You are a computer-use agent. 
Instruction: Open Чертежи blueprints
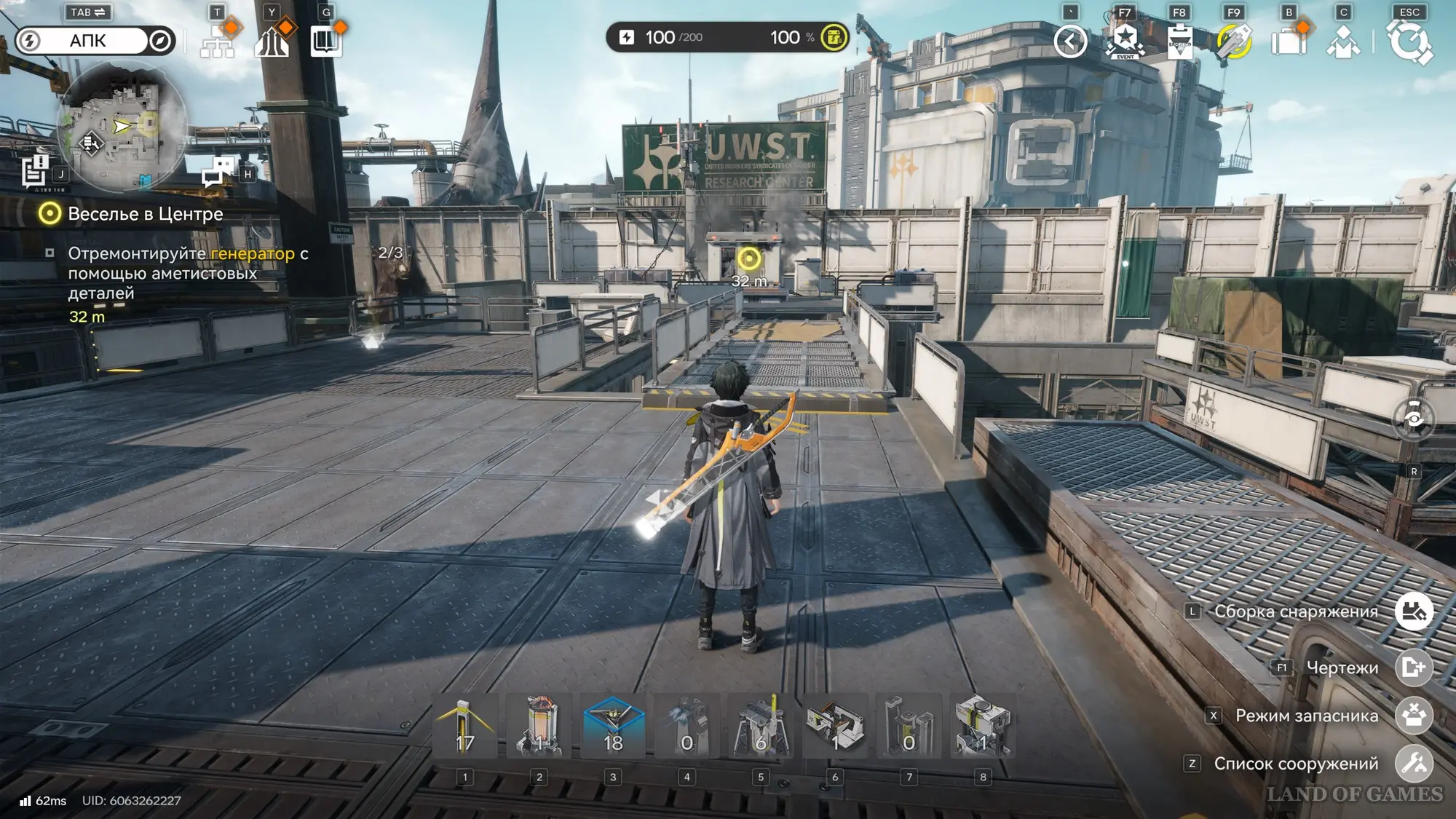point(1414,667)
